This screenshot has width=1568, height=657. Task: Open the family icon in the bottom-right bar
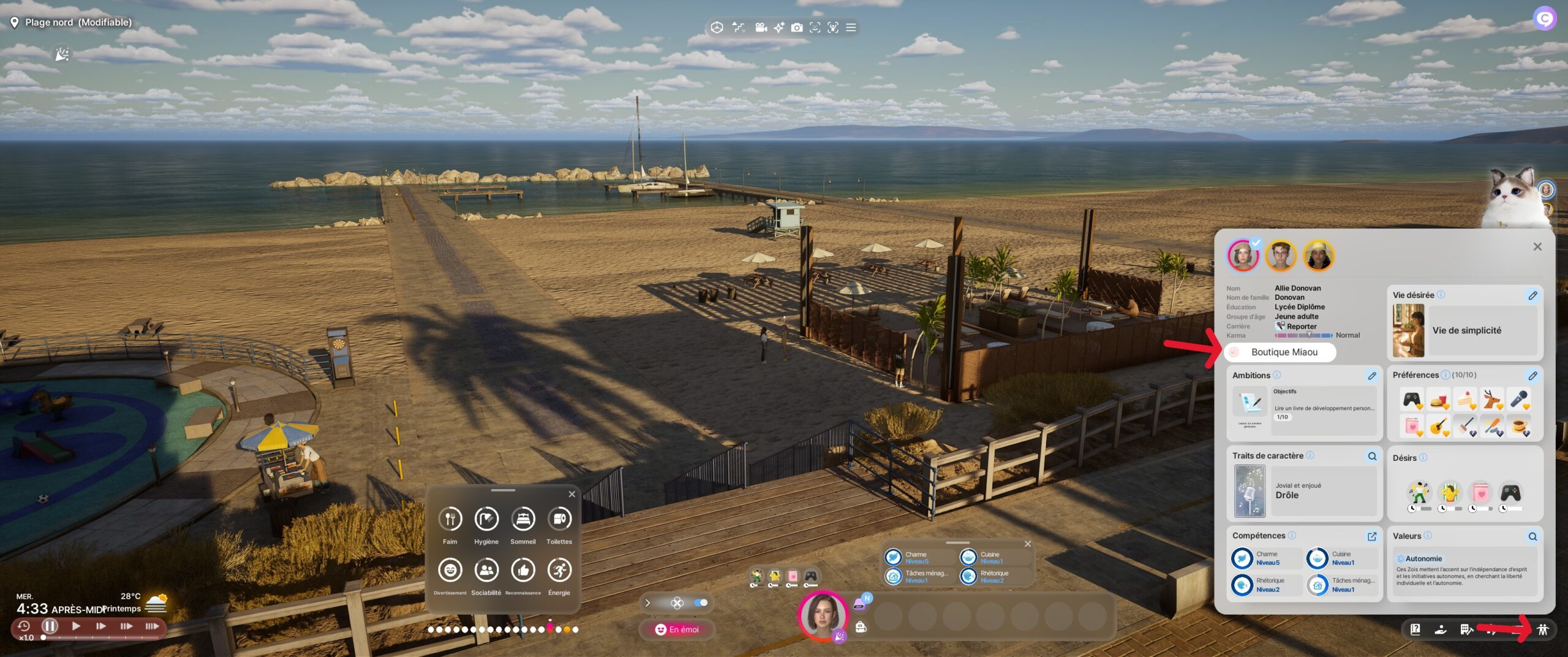(x=1542, y=629)
